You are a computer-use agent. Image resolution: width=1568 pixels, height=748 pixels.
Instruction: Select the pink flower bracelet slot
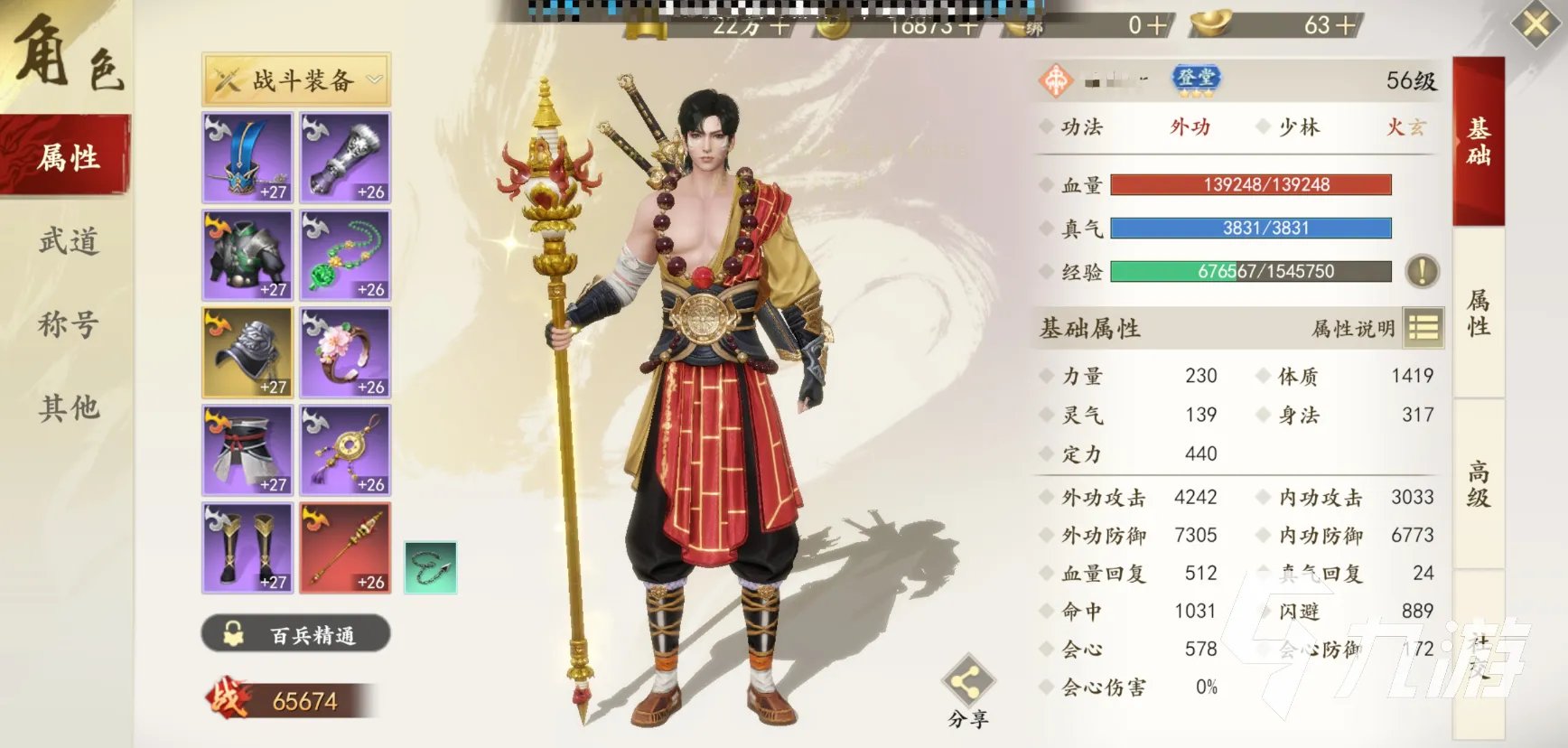(345, 352)
